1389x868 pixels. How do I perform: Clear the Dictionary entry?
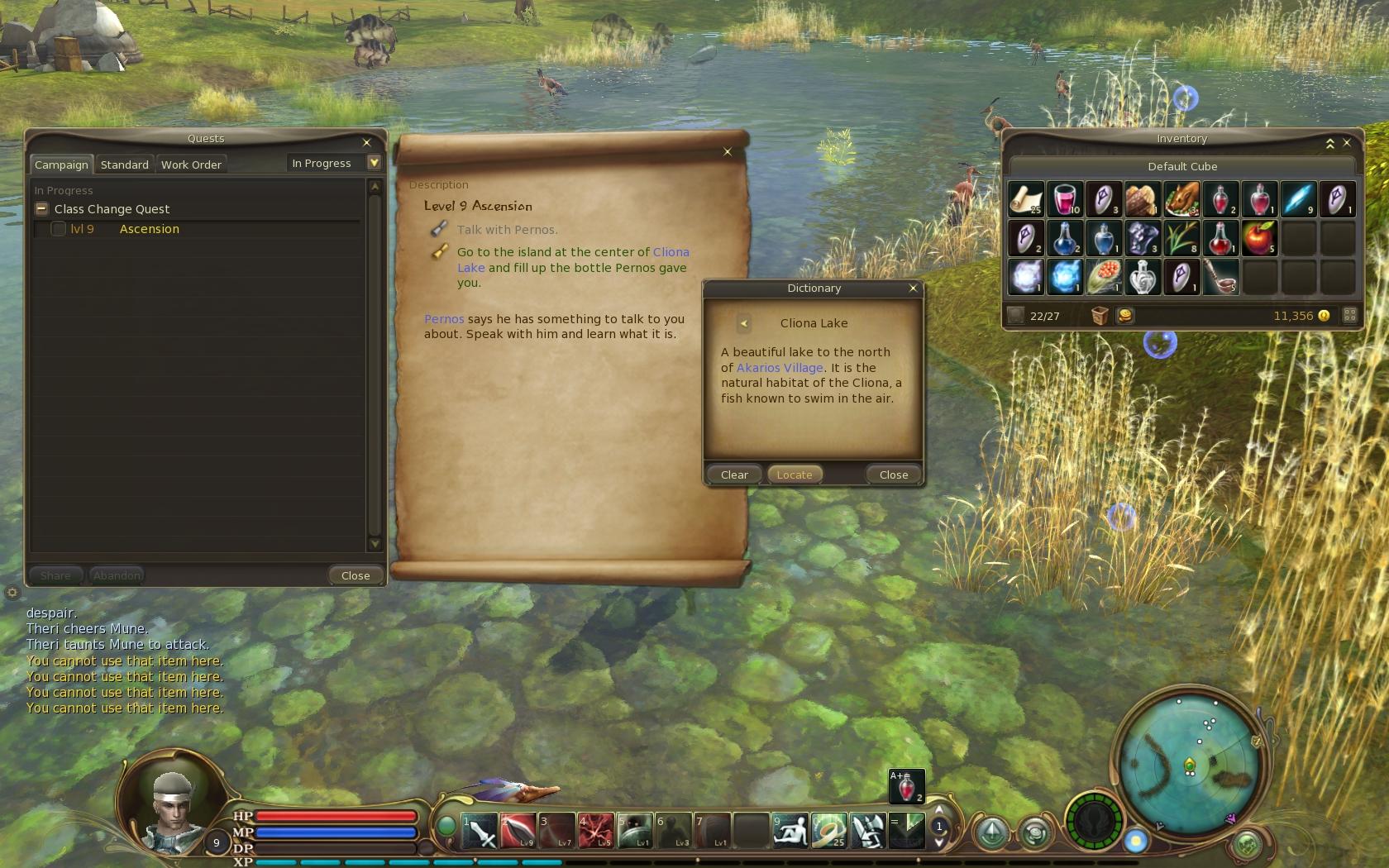coord(734,475)
